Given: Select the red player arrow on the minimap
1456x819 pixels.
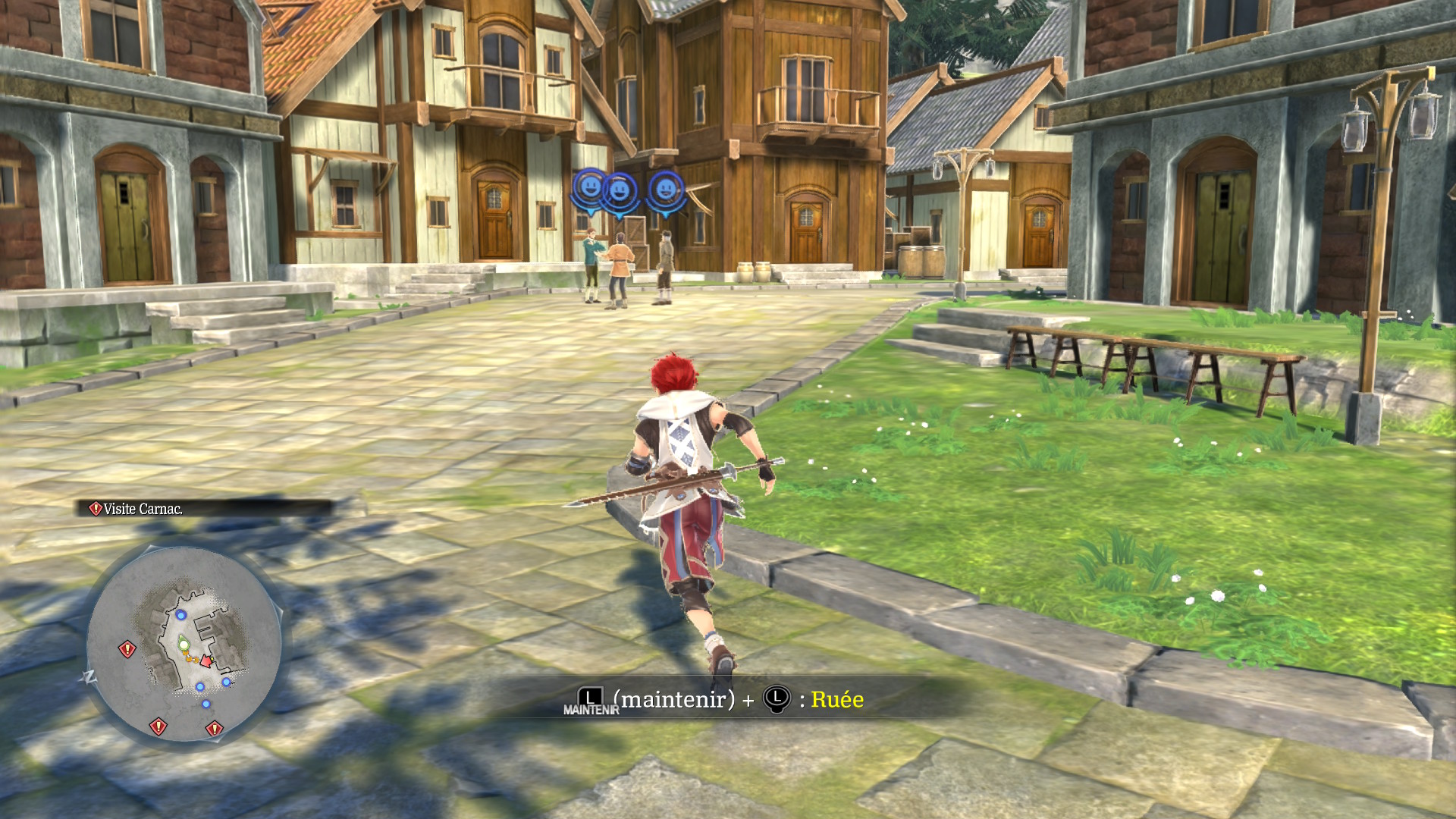Looking at the screenshot, I should point(206,661).
